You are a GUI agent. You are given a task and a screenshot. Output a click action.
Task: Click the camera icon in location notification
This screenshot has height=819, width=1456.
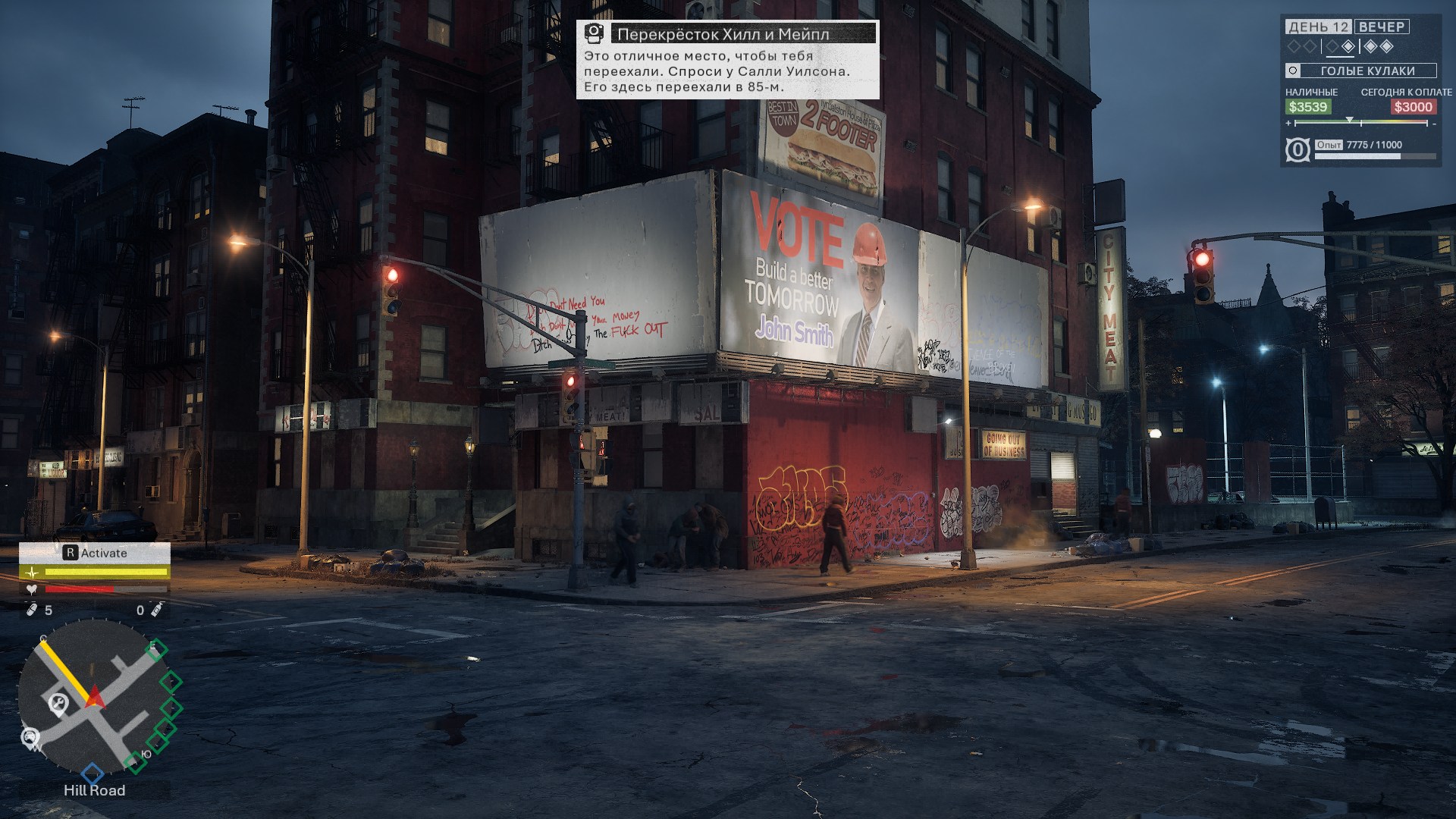tap(595, 33)
